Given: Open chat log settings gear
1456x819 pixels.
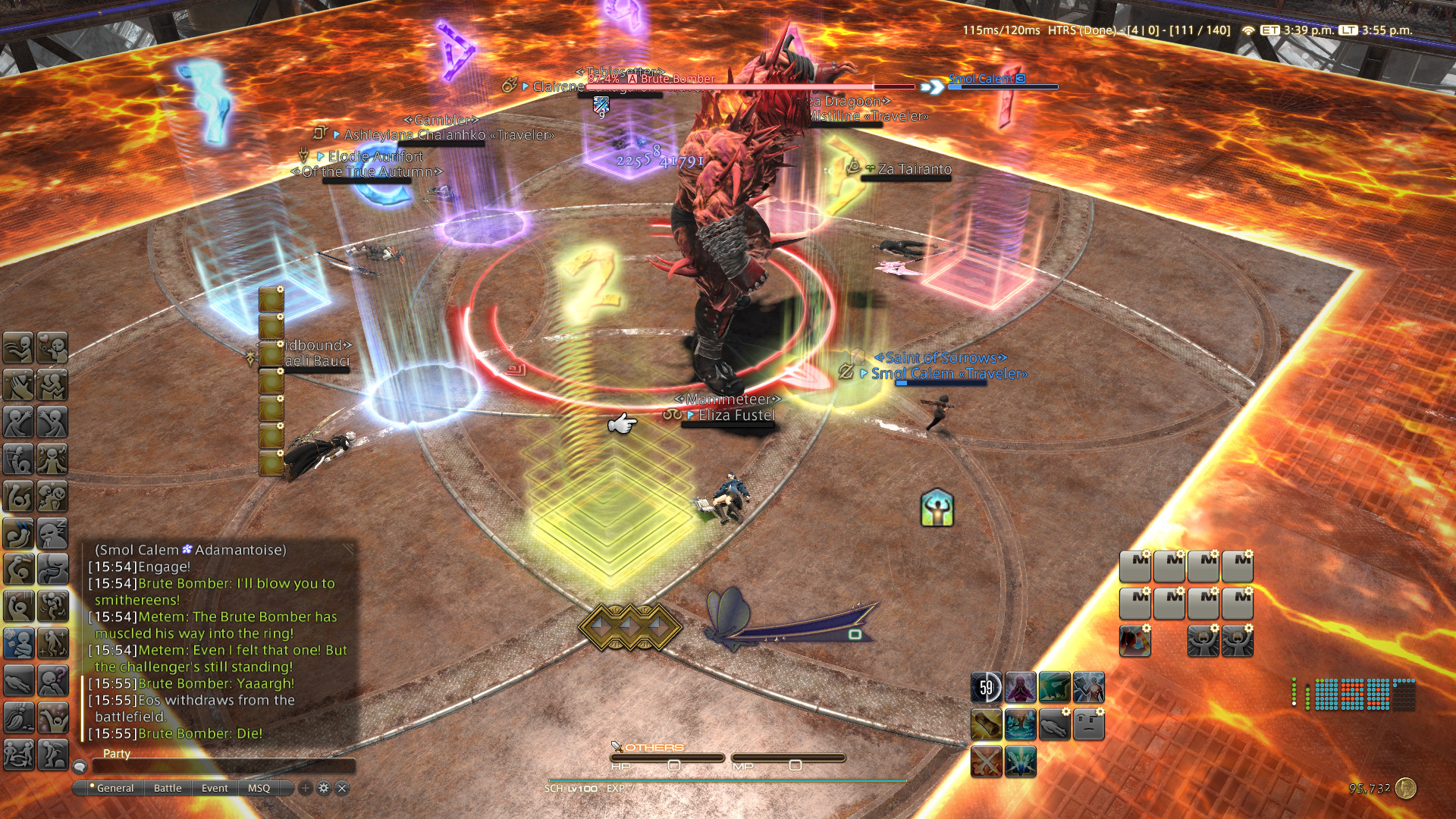Looking at the screenshot, I should [324, 788].
